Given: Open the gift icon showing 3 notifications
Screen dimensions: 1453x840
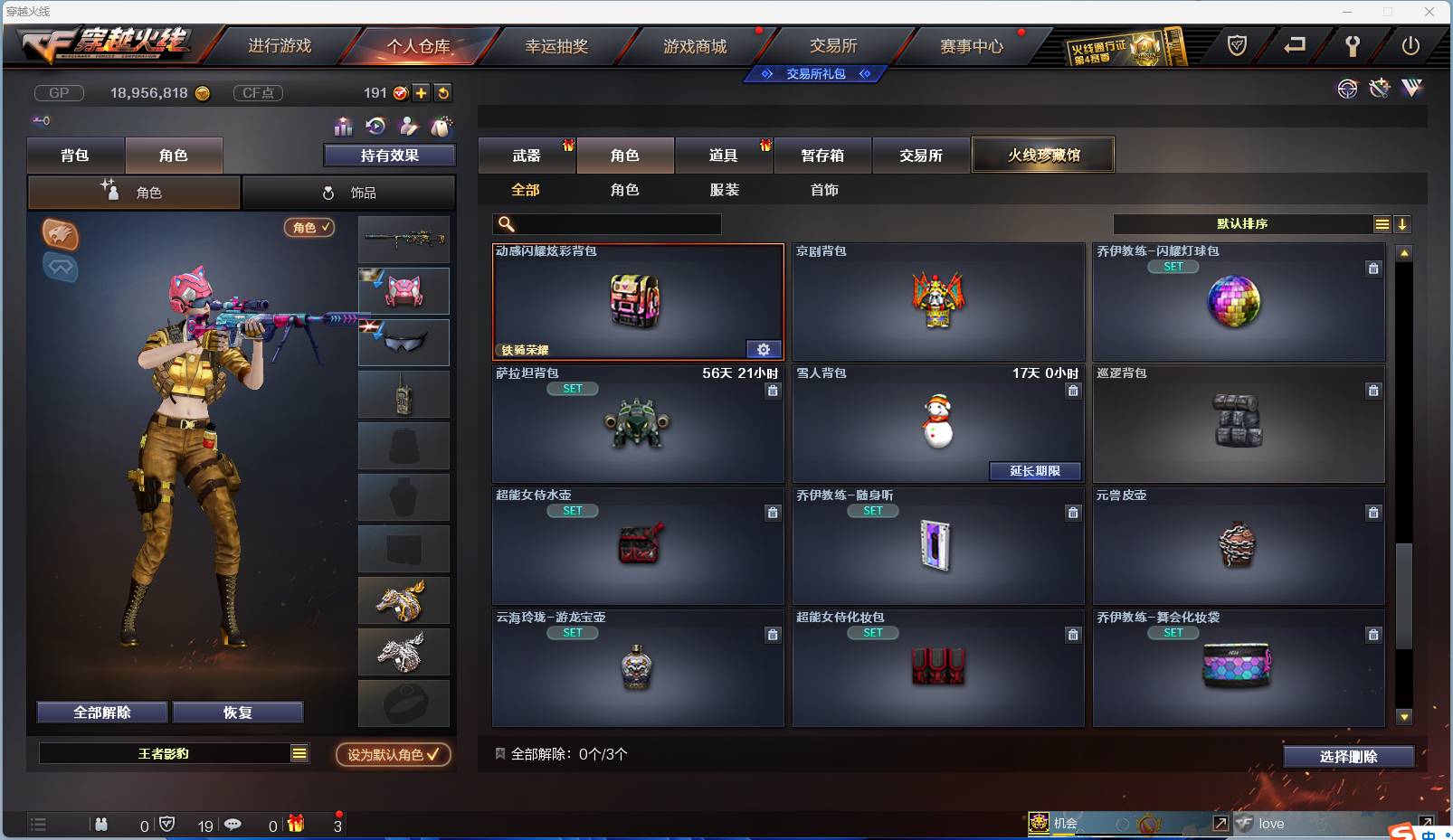Looking at the screenshot, I should coord(294,825).
